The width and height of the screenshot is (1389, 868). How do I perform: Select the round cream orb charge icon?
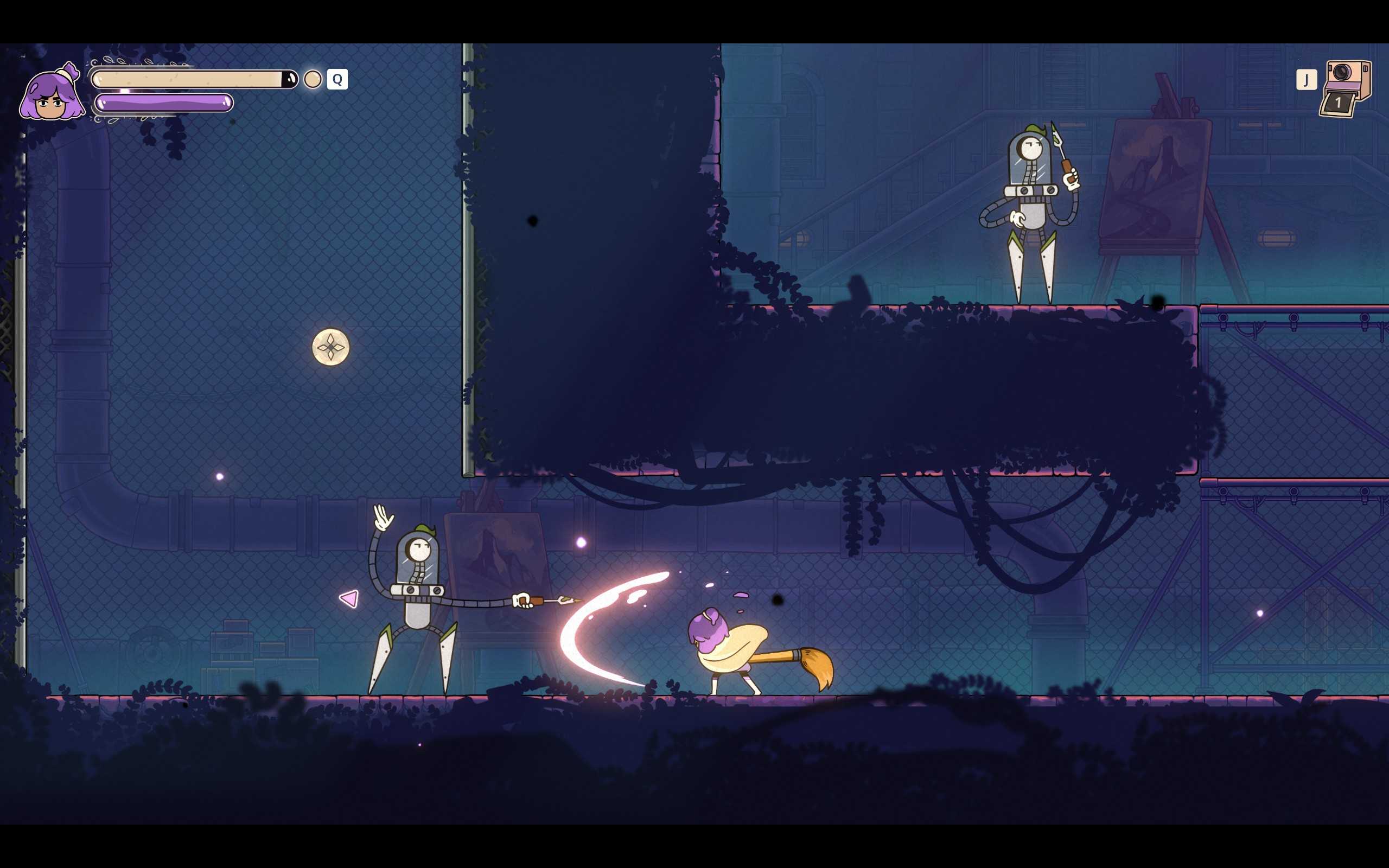312,79
